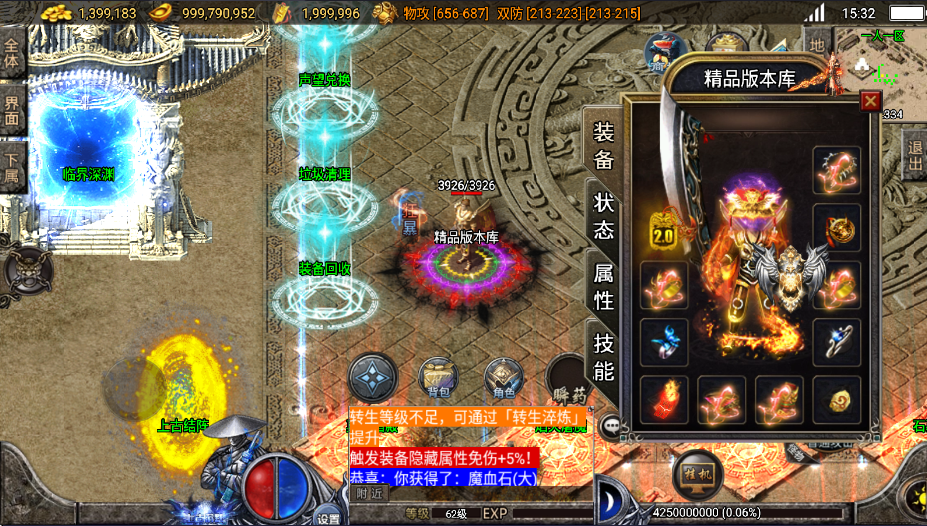Open the chat speech bubble icon
Image resolution: width=927 pixels, height=526 pixels.
pyautogui.click(x=609, y=425)
